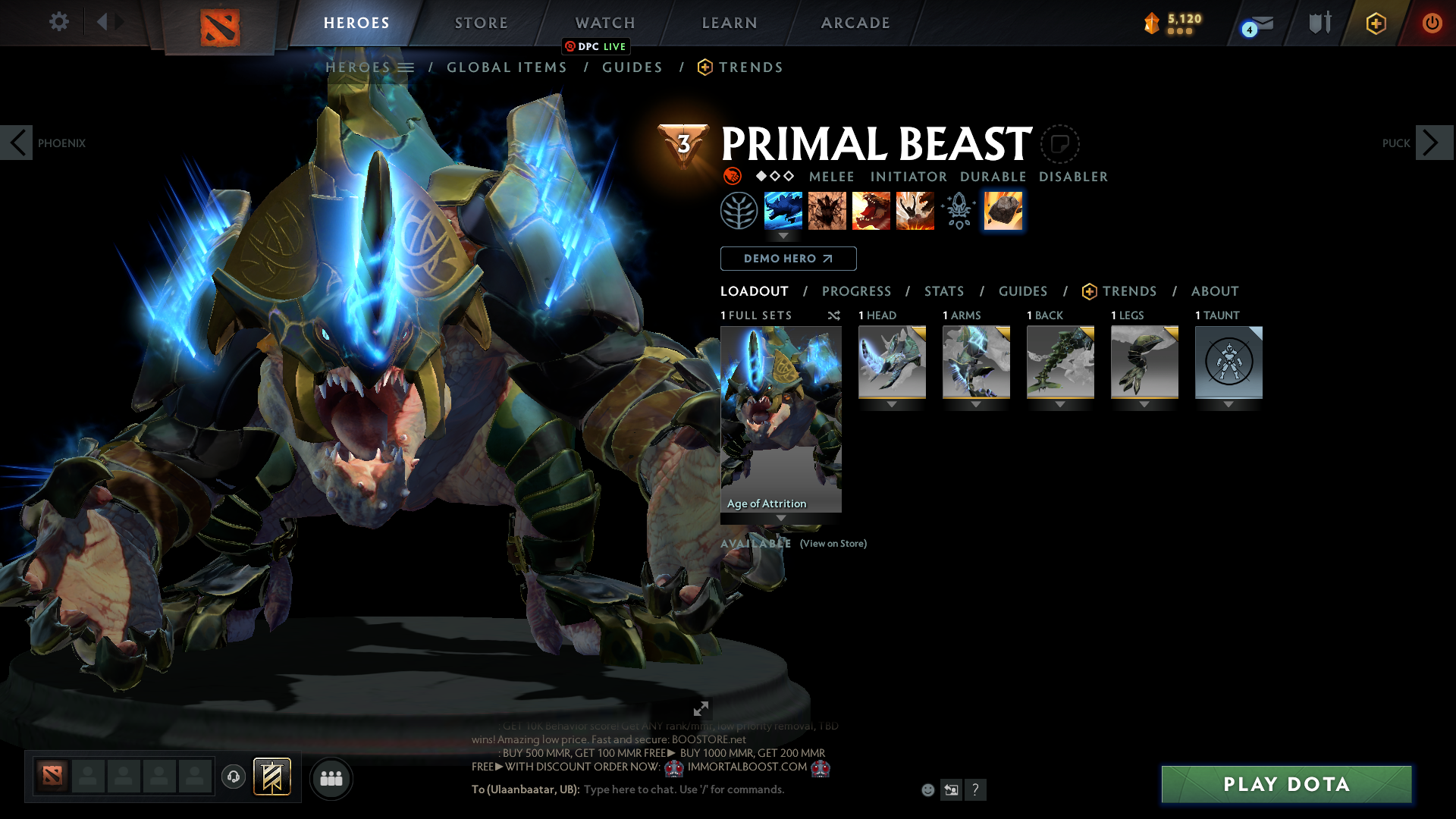Image resolution: width=1456 pixels, height=819 pixels.
Task: Toggle the voice chat headset icon
Action: (233, 777)
